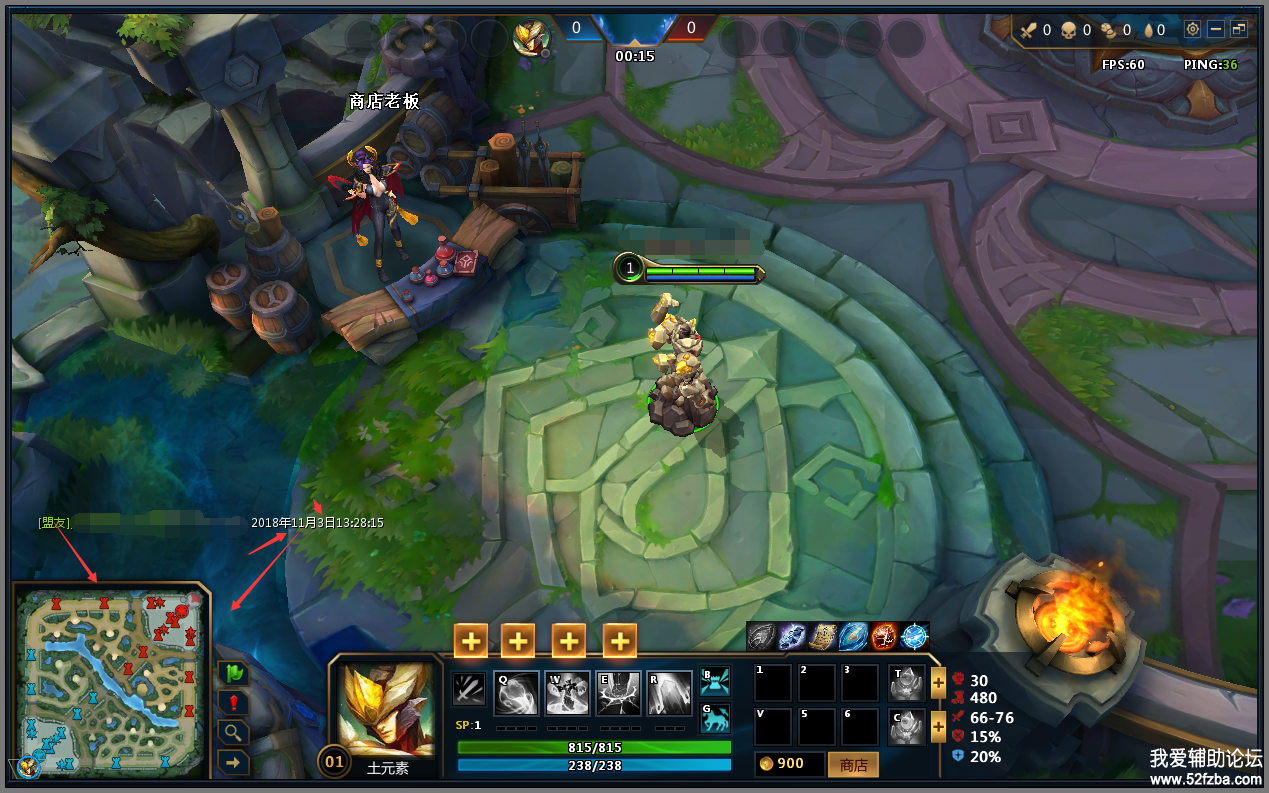Click the magnifying glass minimap button
The width and height of the screenshot is (1269, 793).
click(233, 732)
